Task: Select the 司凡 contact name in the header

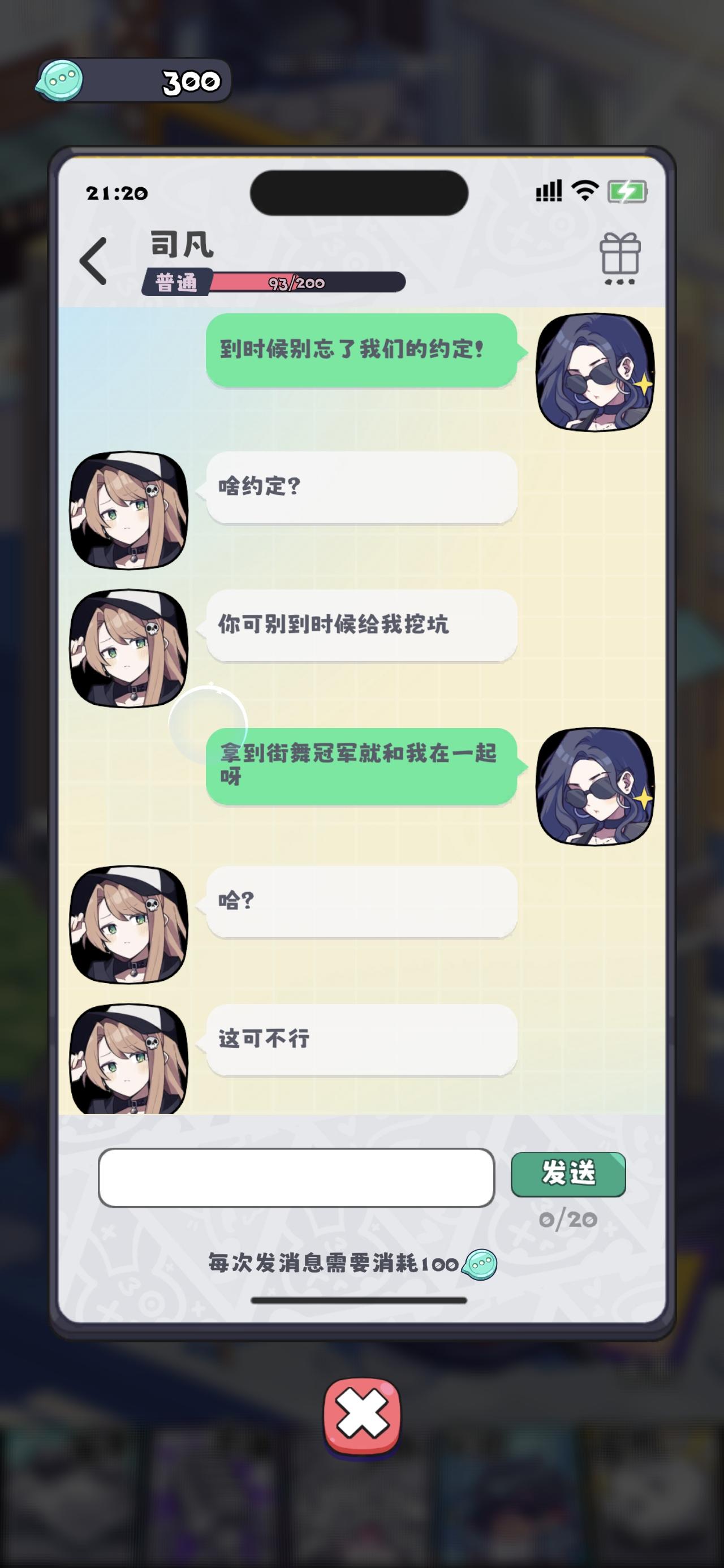Action: click(x=176, y=246)
